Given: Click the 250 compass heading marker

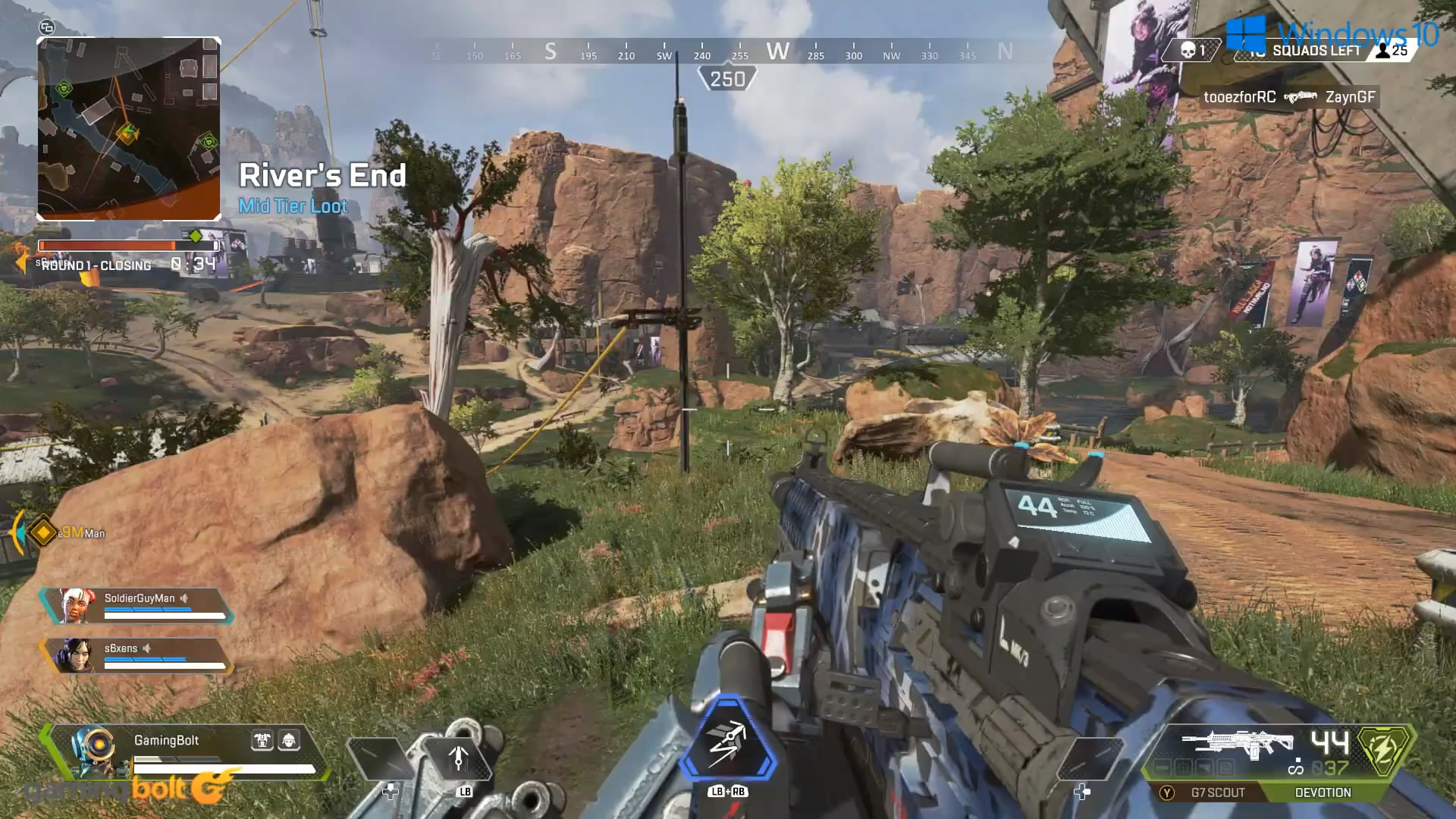Looking at the screenshot, I should pyautogui.click(x=729, y=76).
